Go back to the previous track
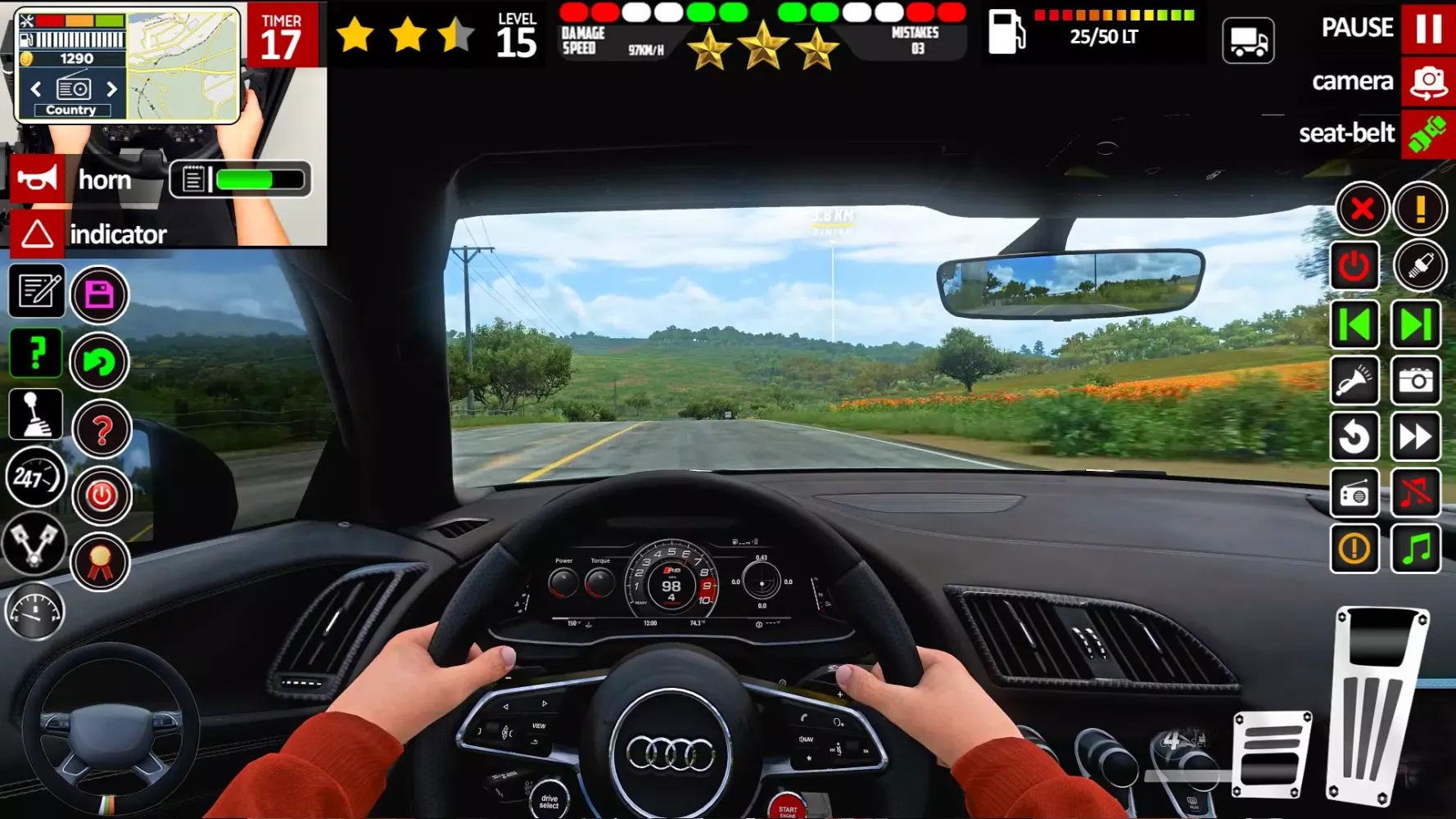The height and width of the screenshot is (819, 1456). point(1354,325)
